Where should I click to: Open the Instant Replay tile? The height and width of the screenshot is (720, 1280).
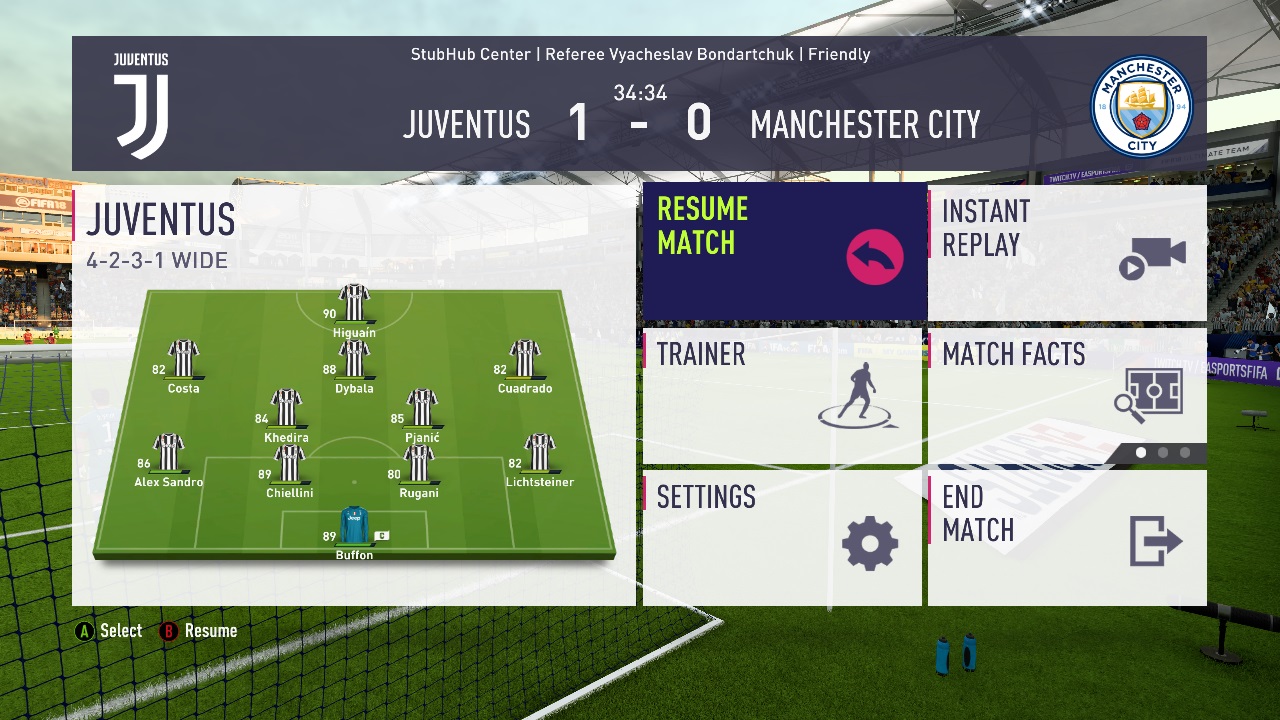point(1066,252)
